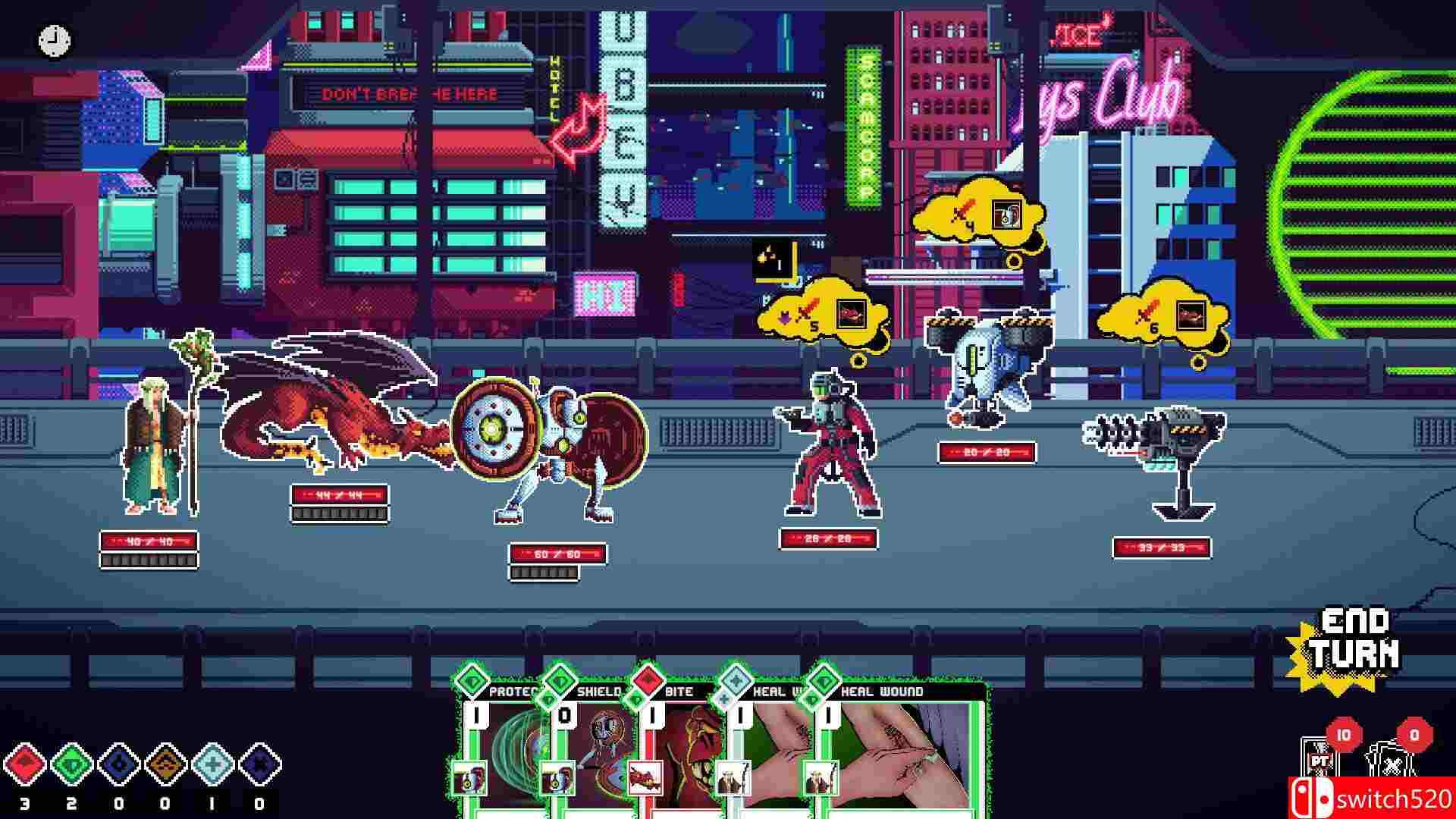Select the rightmost Heal Wound card
Viewport: 1456px width, 819px height.
pos(895,751)
